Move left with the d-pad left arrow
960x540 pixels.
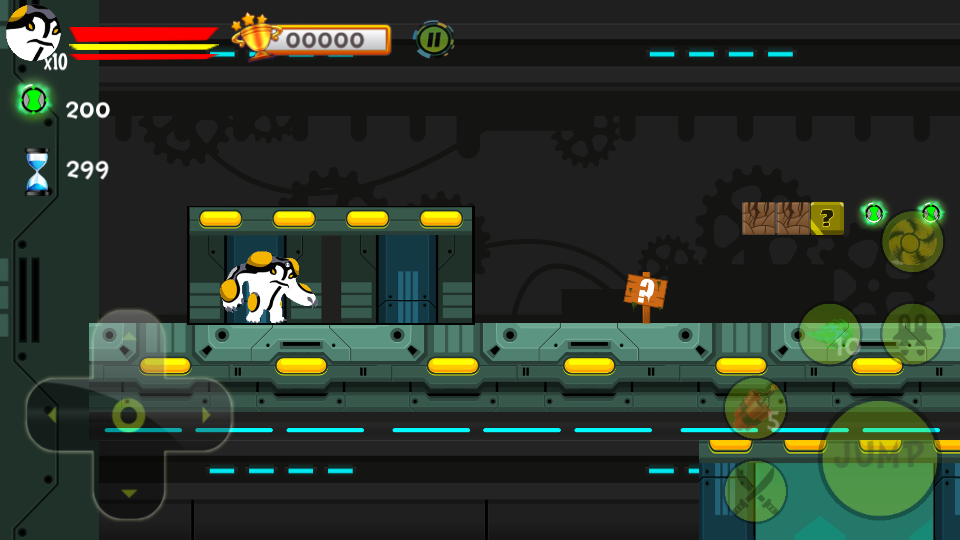[x=52, y=414]
